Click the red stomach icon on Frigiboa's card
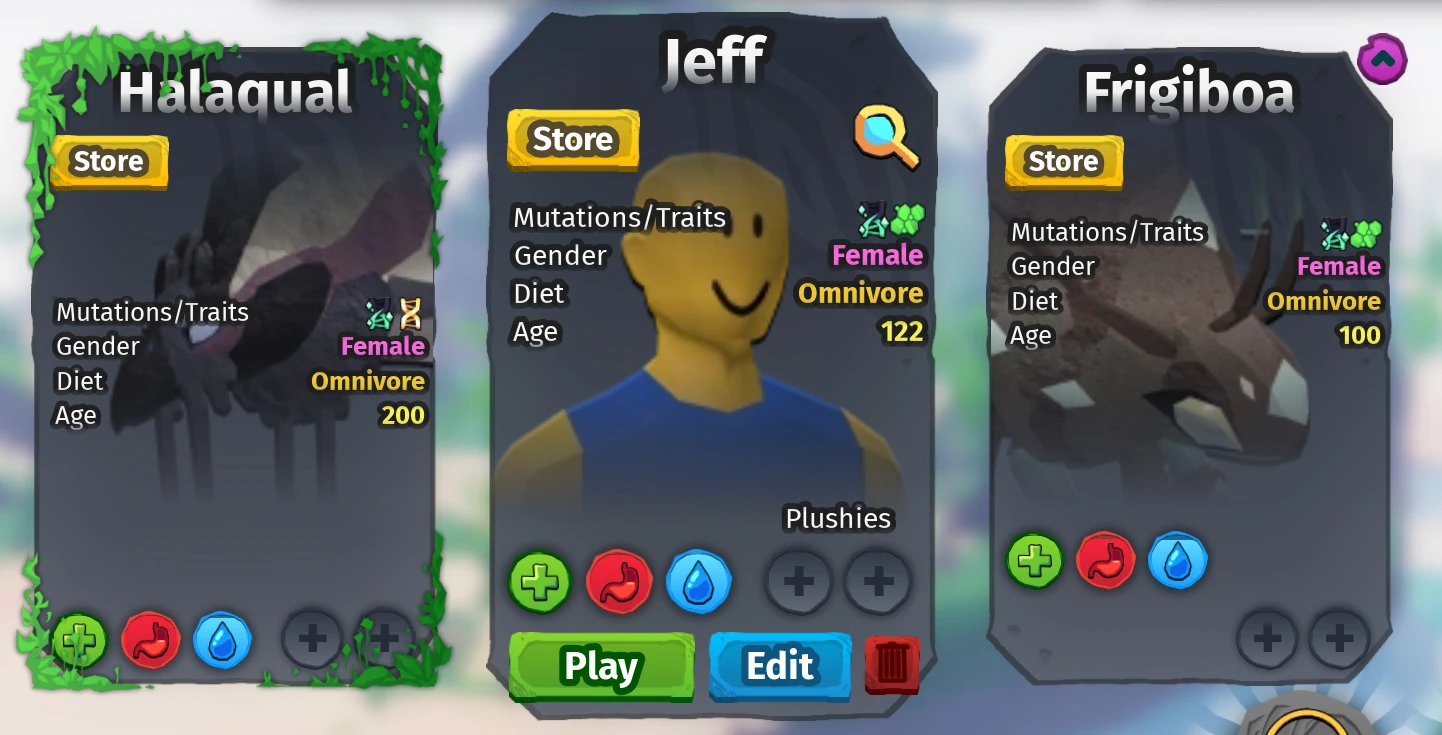The image size is (1442, 735). click(x=1105, y=560)
